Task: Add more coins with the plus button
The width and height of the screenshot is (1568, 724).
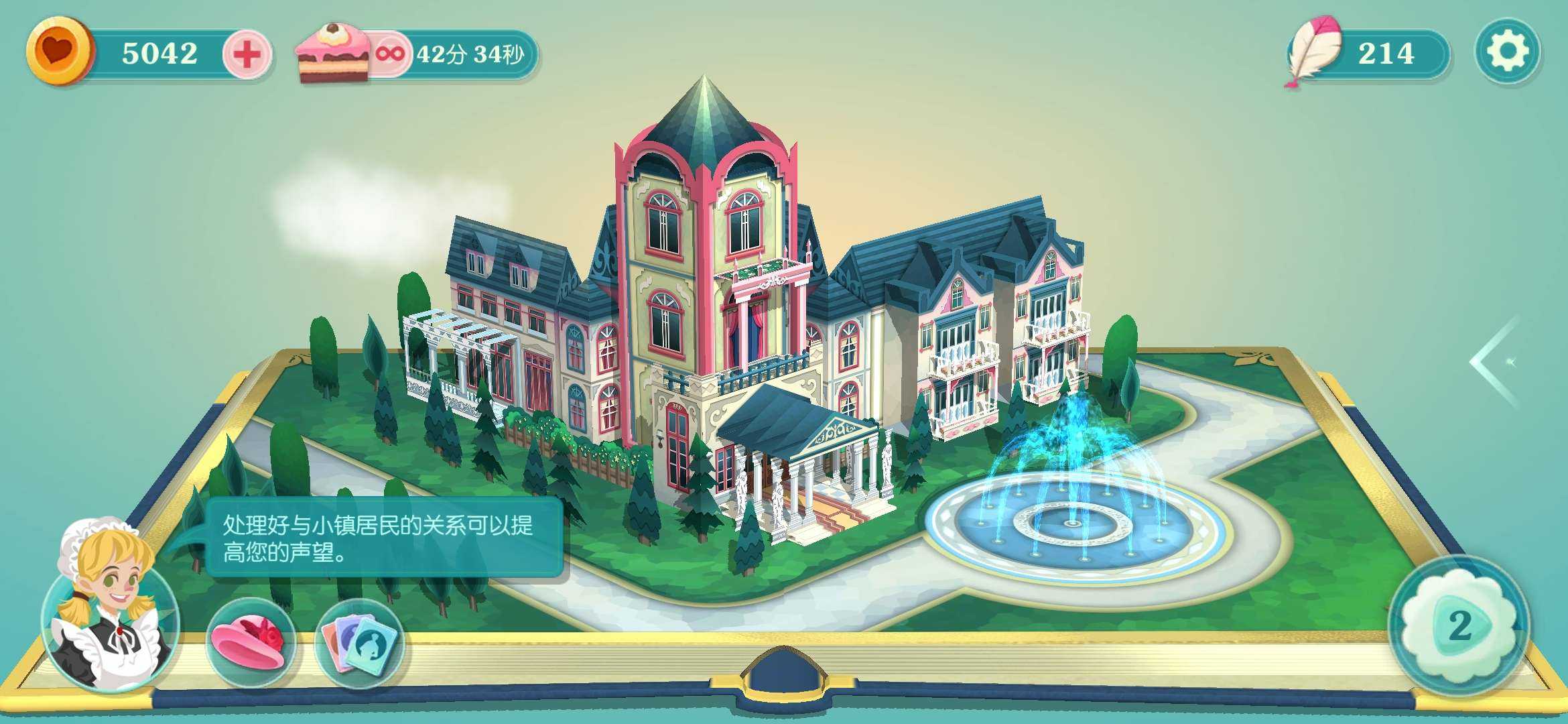Action: click(x=247, y=54)
